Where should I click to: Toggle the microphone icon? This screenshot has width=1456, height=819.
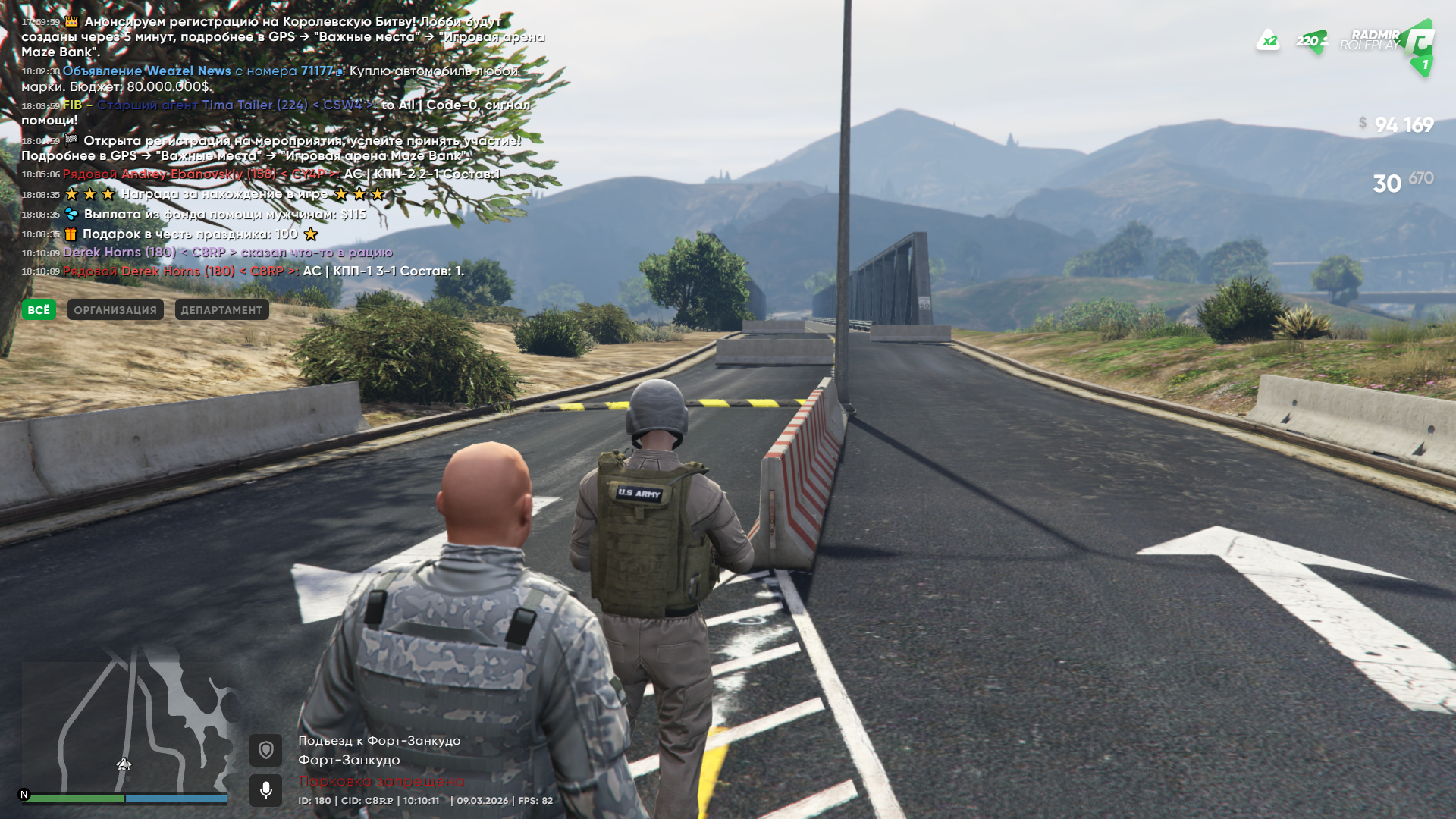265,790
